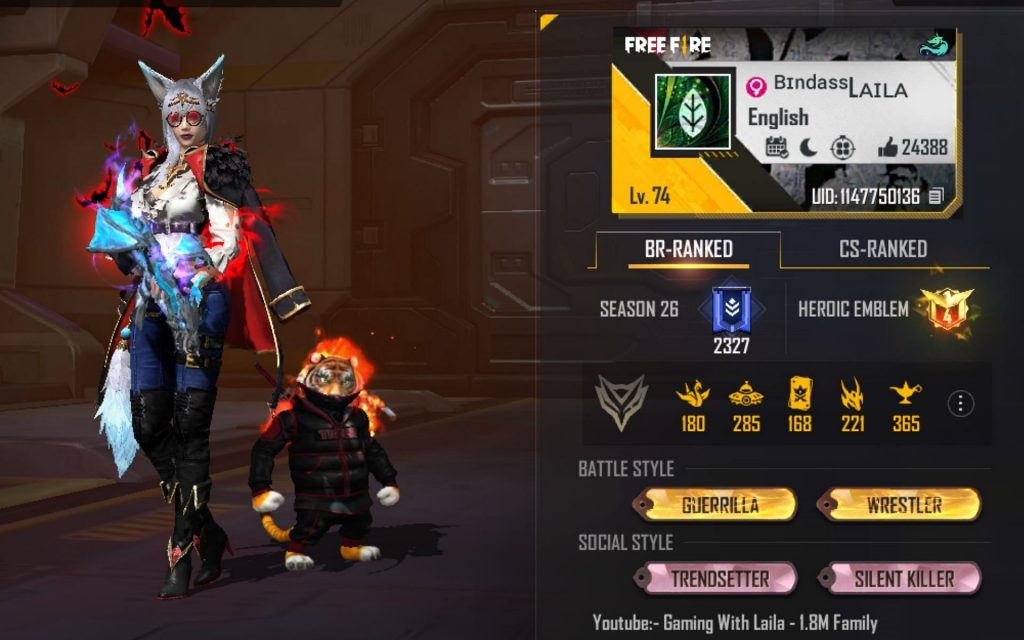1024x640 pixels.
Task: Click the green leaf profile avatar
Action: (x=690, y=113)
